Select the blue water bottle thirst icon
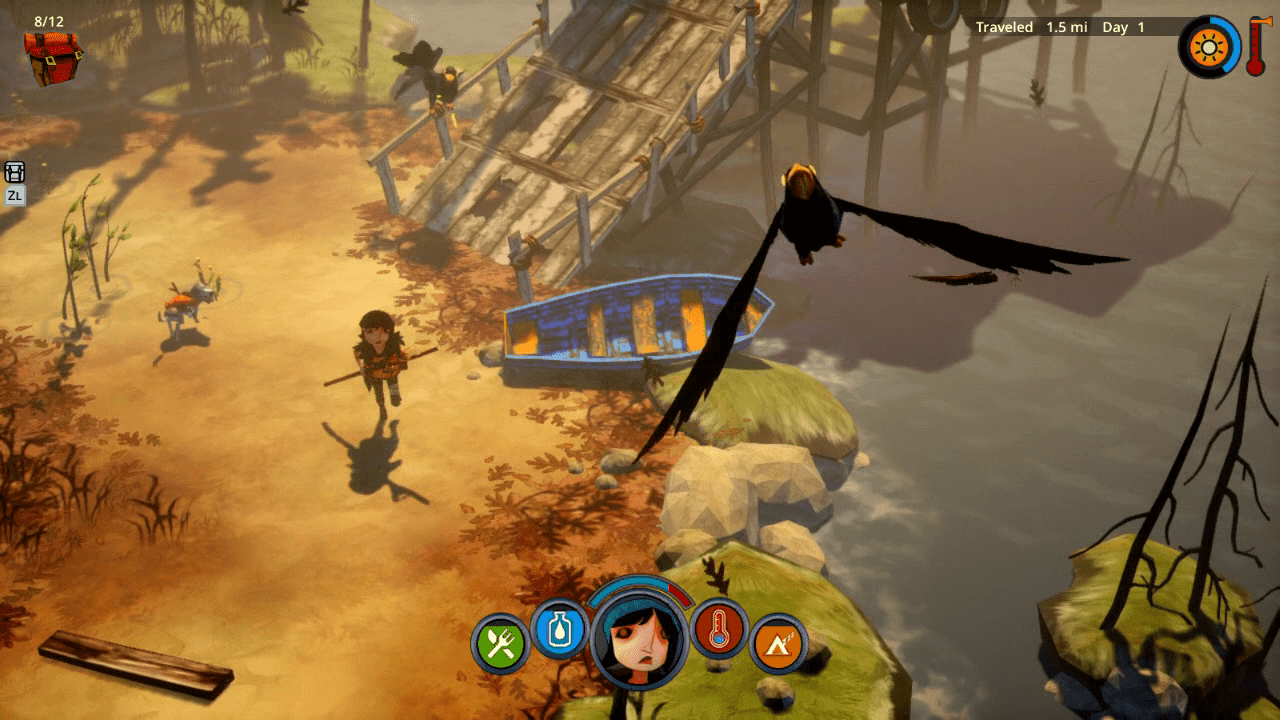Image resolution: width=1280 pixels, height=720 pixels. click(559, 628)
